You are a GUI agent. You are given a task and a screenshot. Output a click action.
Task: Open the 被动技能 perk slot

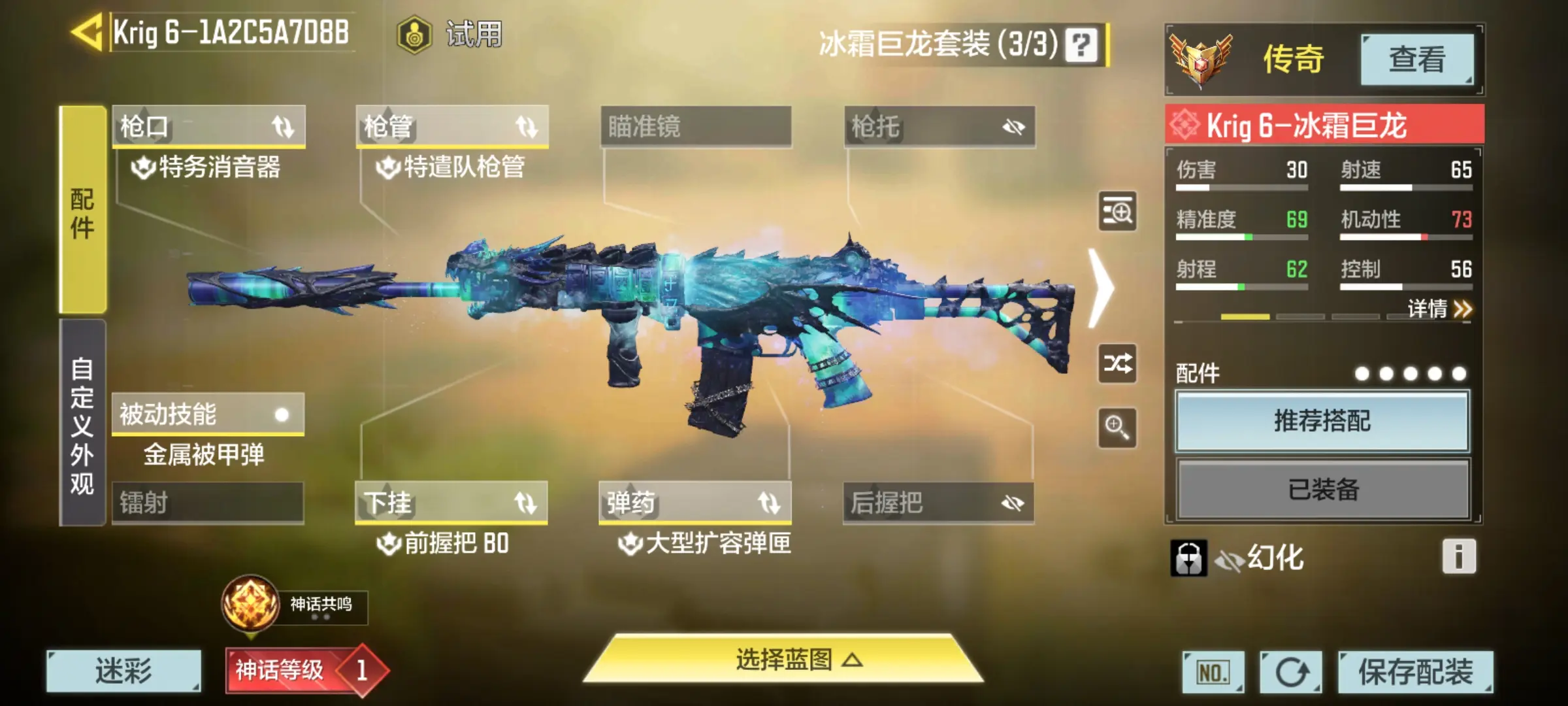[x=208, y=414]
